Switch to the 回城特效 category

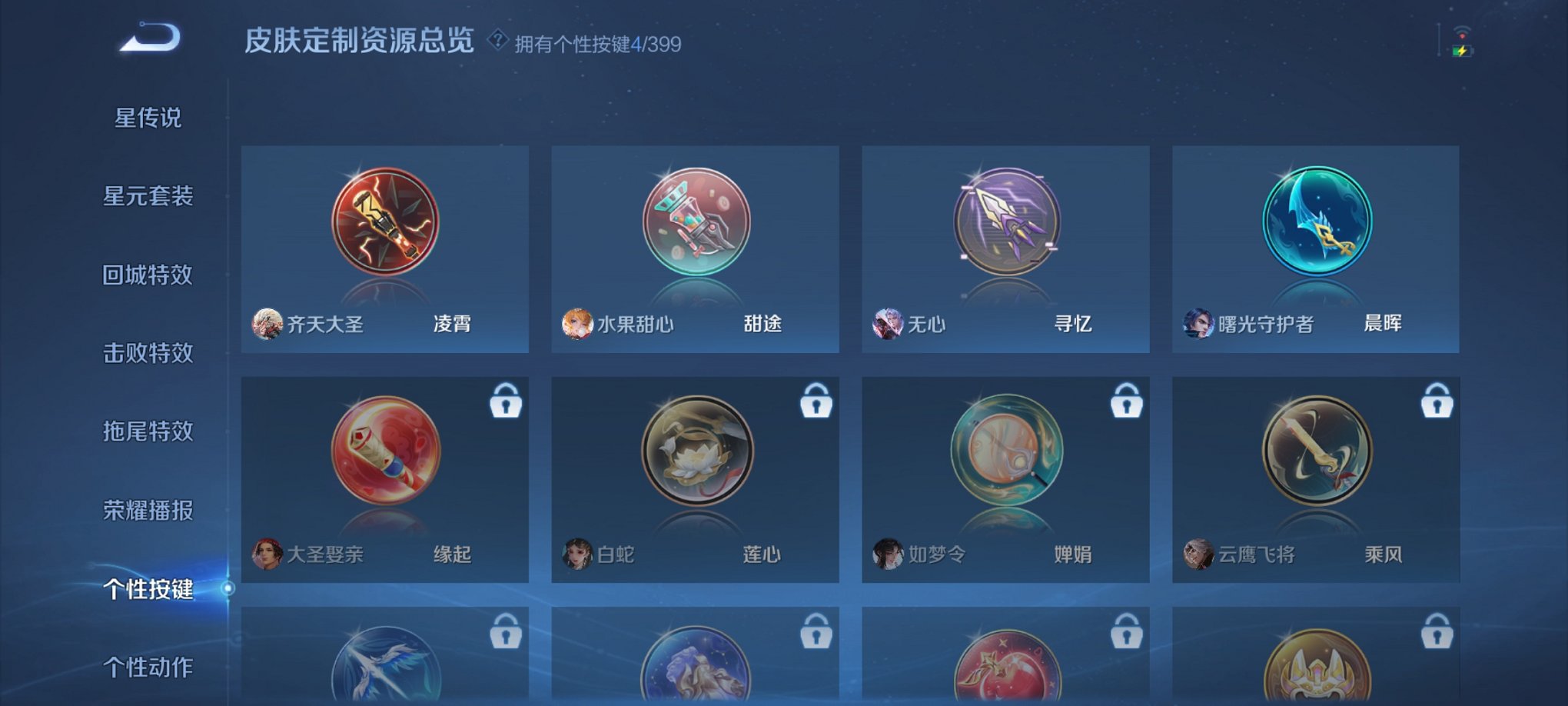148,275
